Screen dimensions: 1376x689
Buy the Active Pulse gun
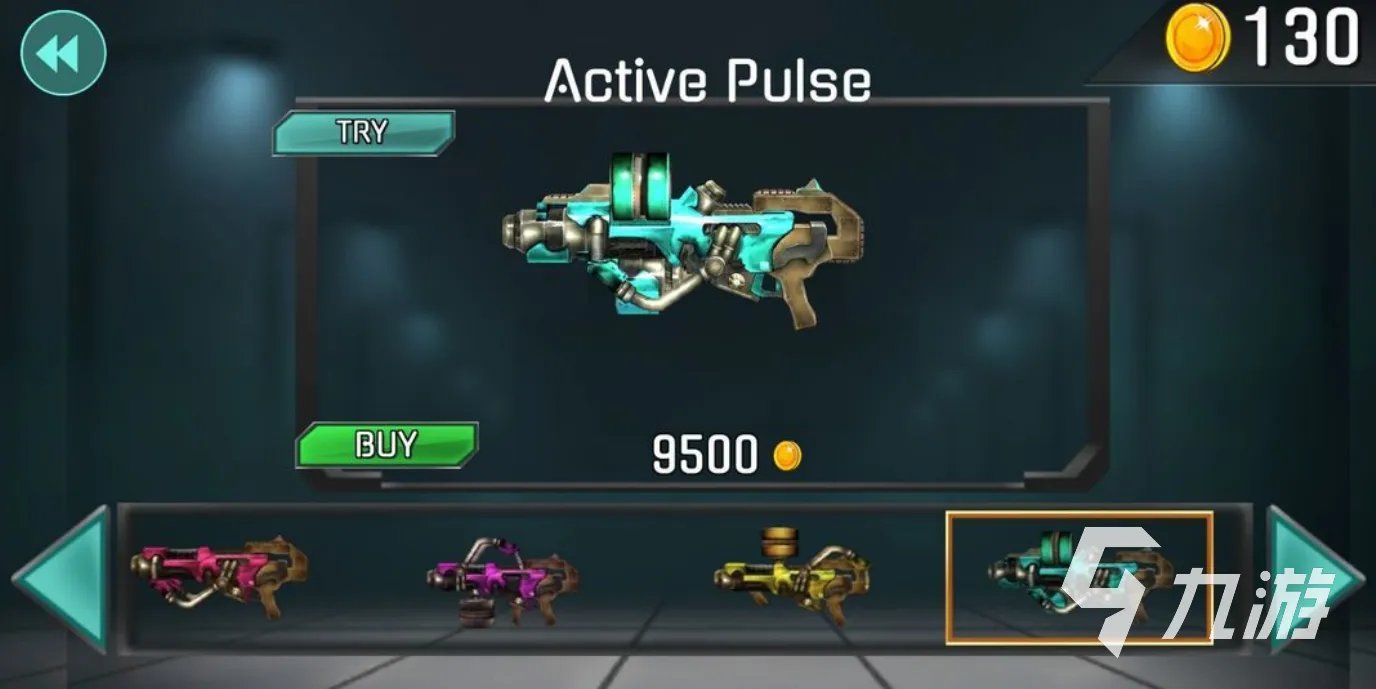[x=386, y=445]
